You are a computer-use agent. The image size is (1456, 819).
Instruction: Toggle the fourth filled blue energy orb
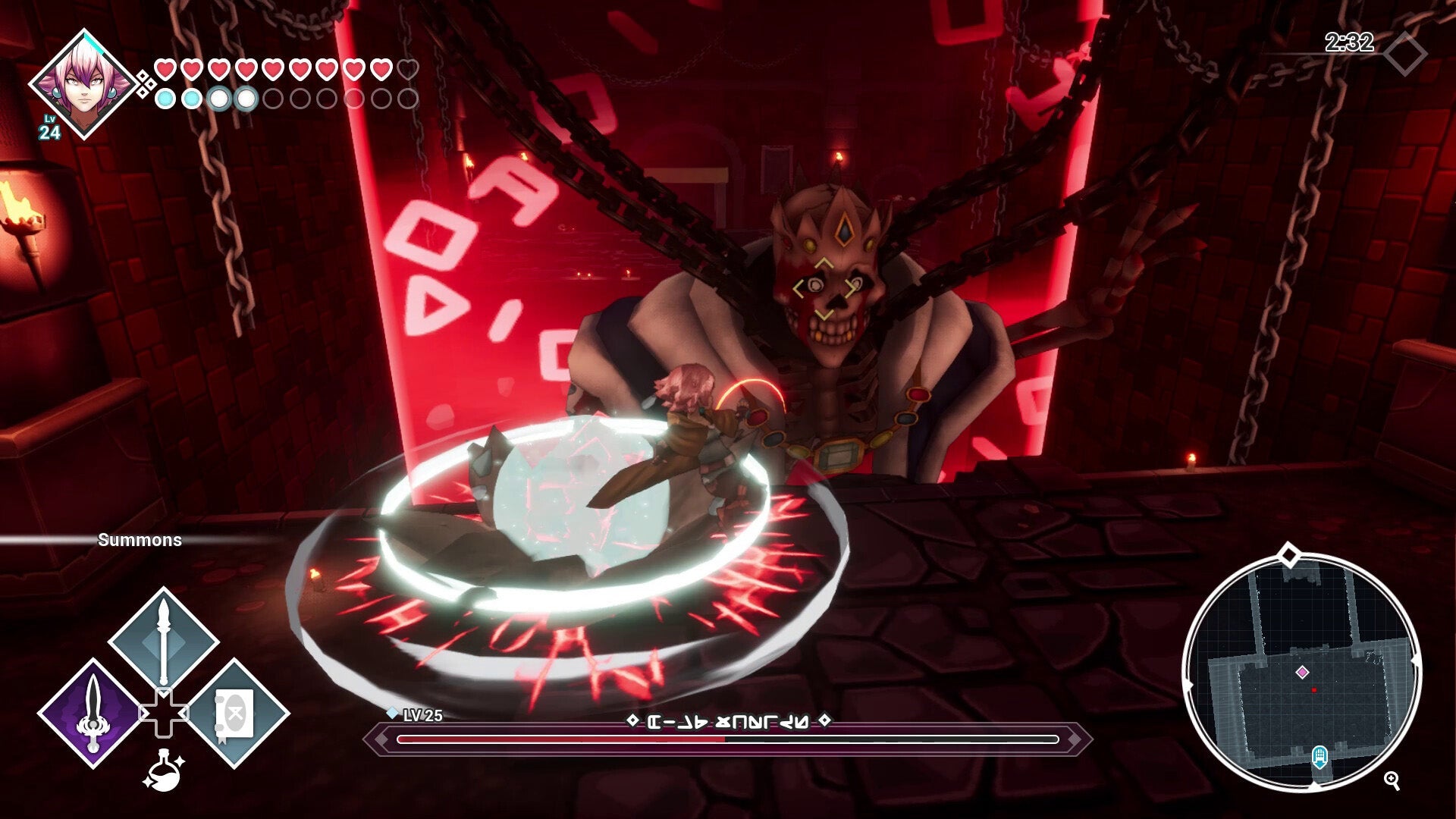(x=245, y=97)
